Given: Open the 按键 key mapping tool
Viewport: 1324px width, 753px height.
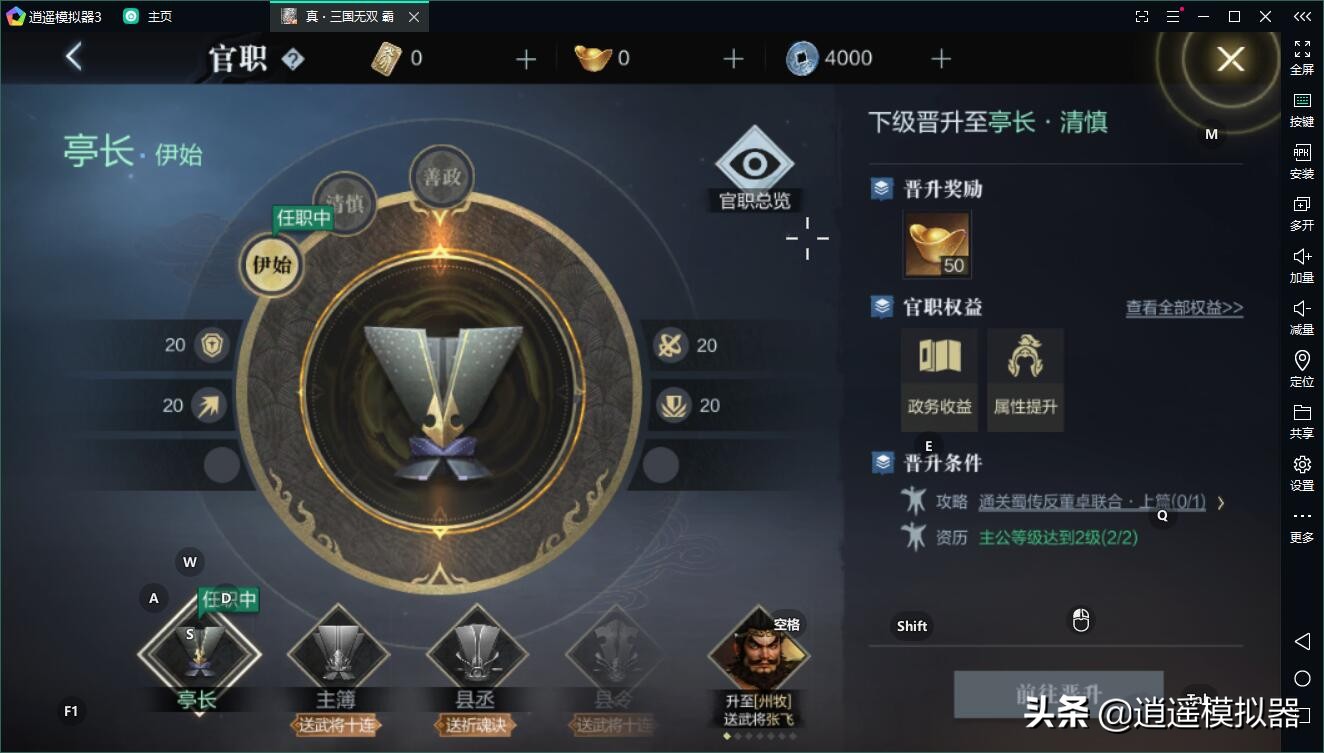Looking at the screenshot, I should pos(1301,108).
